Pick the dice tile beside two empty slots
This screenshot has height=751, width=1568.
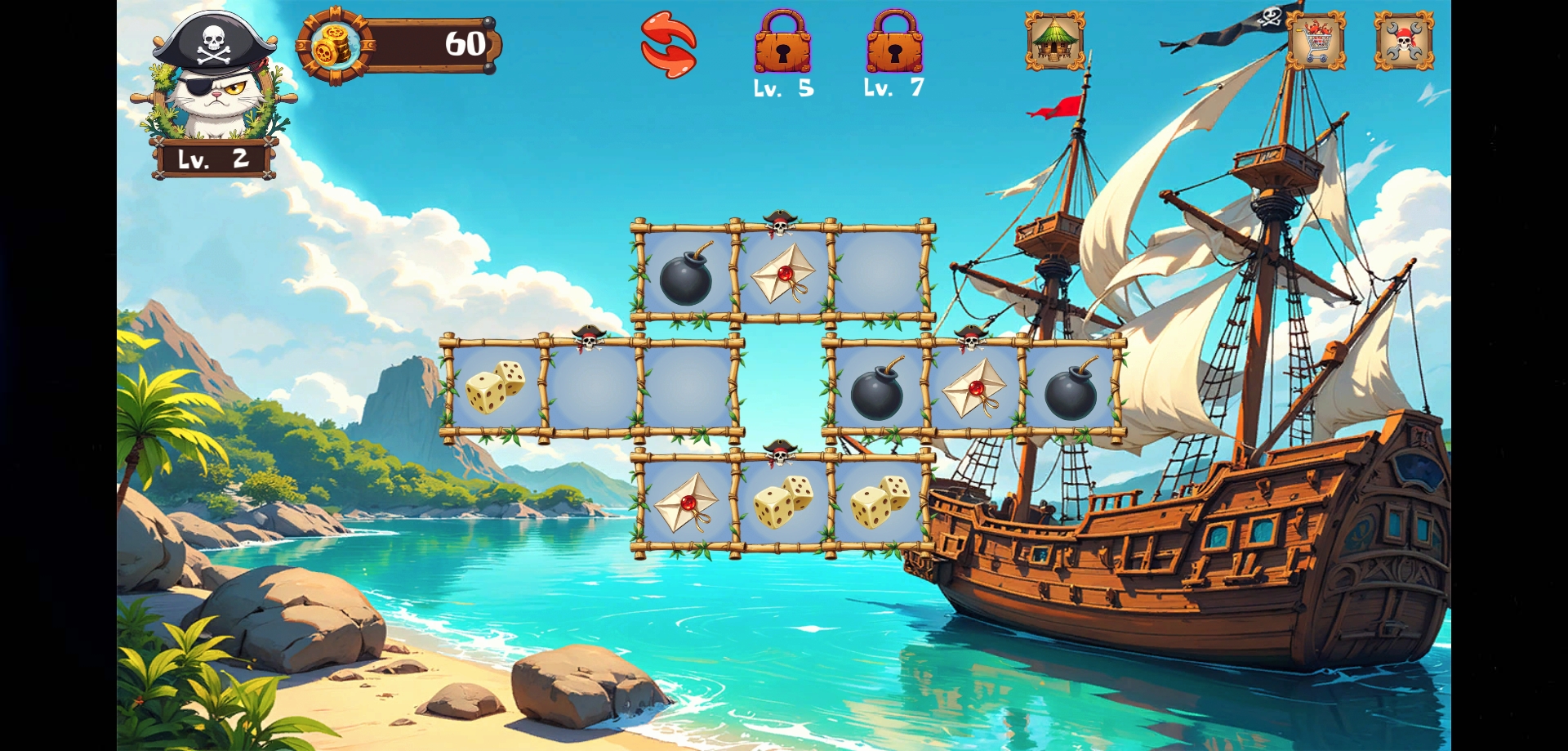(495, 387)
